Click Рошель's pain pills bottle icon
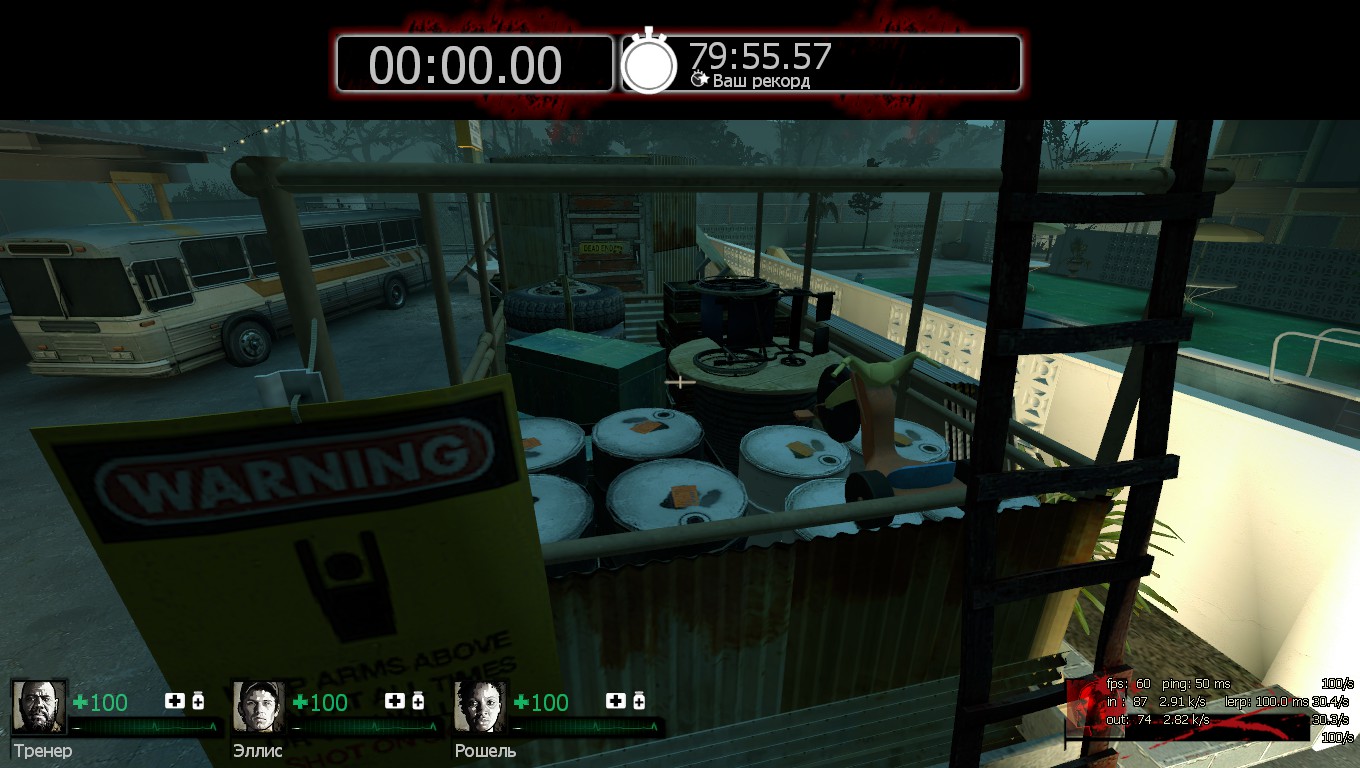Viewport: 1360px width, 768px height. click(x=639, y=701)
